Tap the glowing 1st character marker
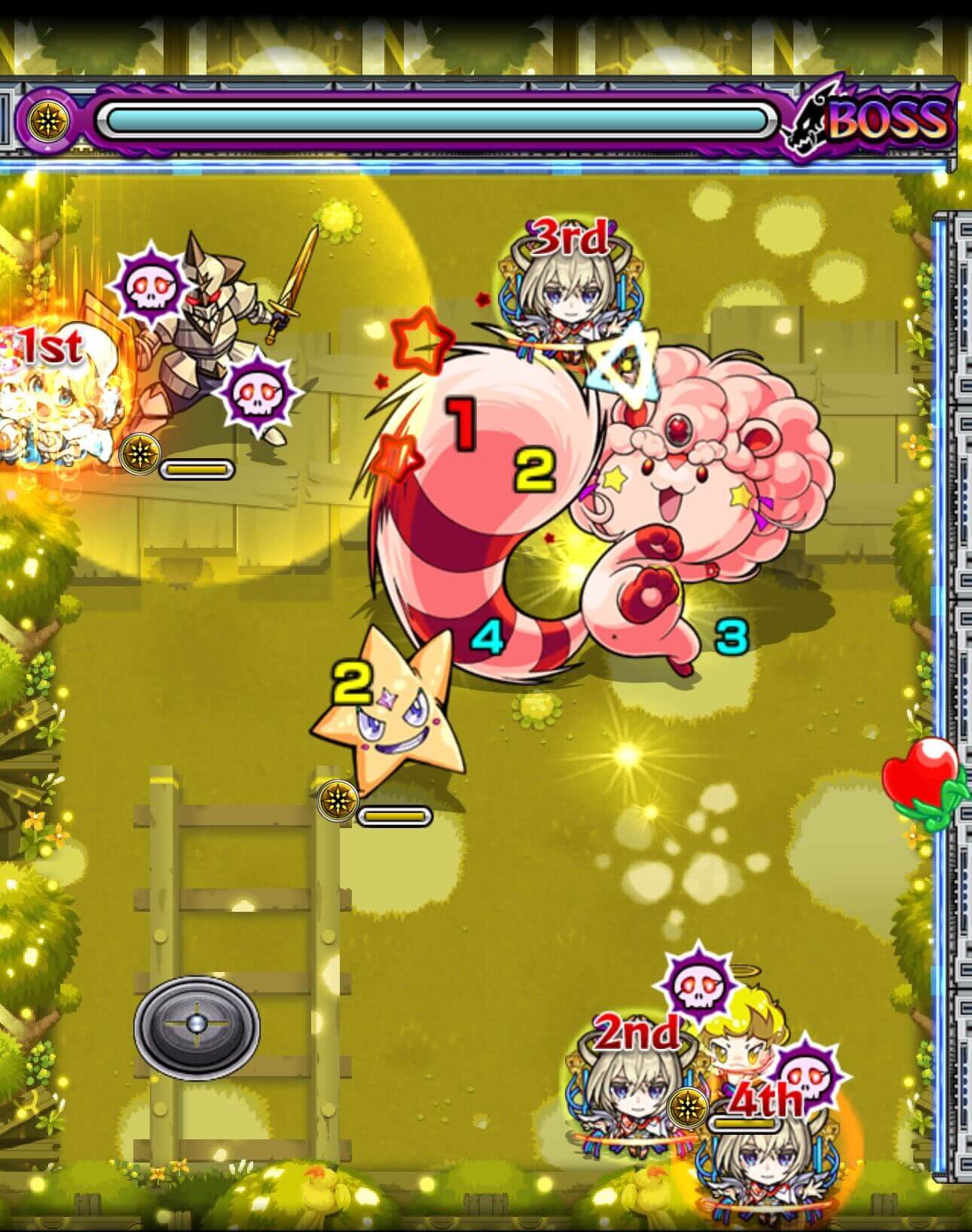Image resolution: width=972 pixels, height=1232 pixels. click(50, 346)
